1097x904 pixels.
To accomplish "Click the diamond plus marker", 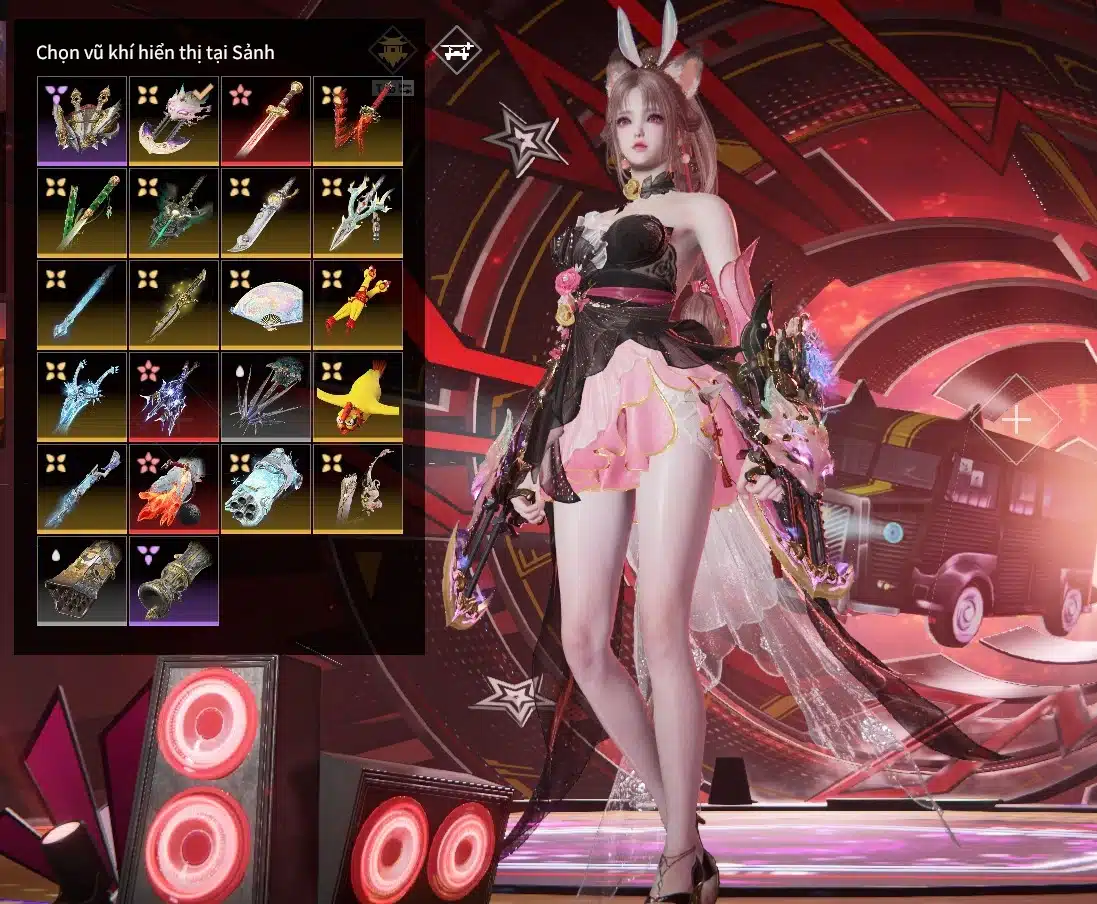I will pyautogui.click(x=1016, y=419).
